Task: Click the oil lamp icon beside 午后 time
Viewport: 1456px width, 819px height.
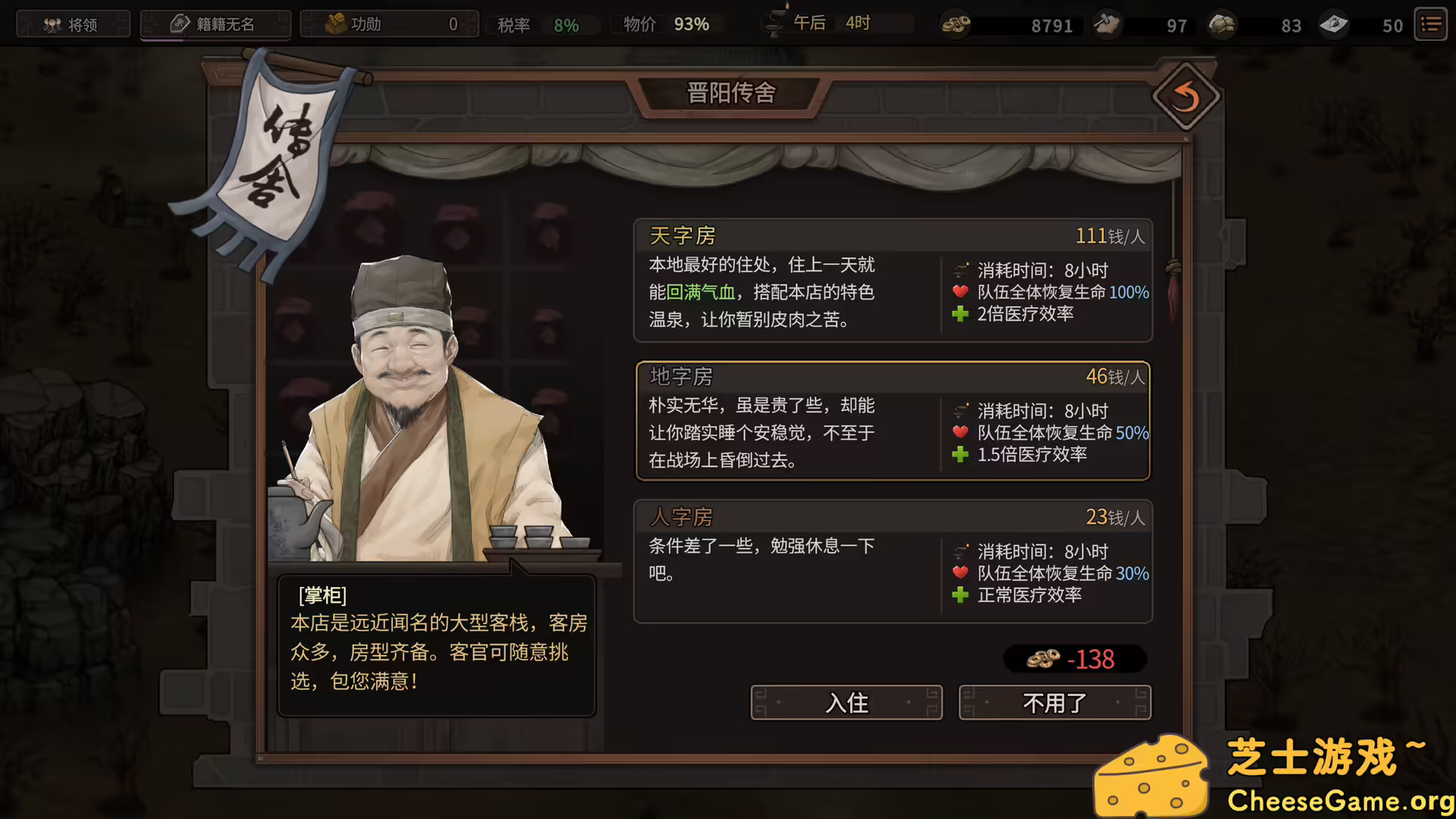Action: tap(775, 23)
